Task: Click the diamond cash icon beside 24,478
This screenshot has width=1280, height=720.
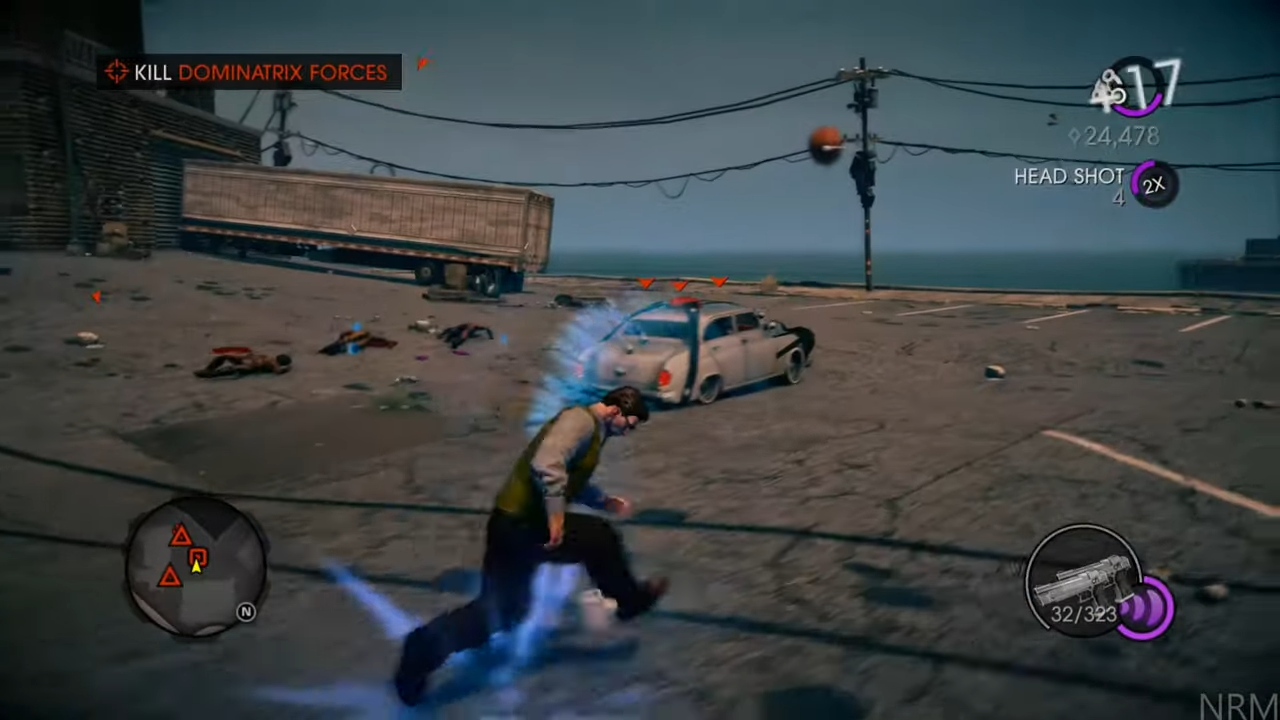Action: (1074, 136)
